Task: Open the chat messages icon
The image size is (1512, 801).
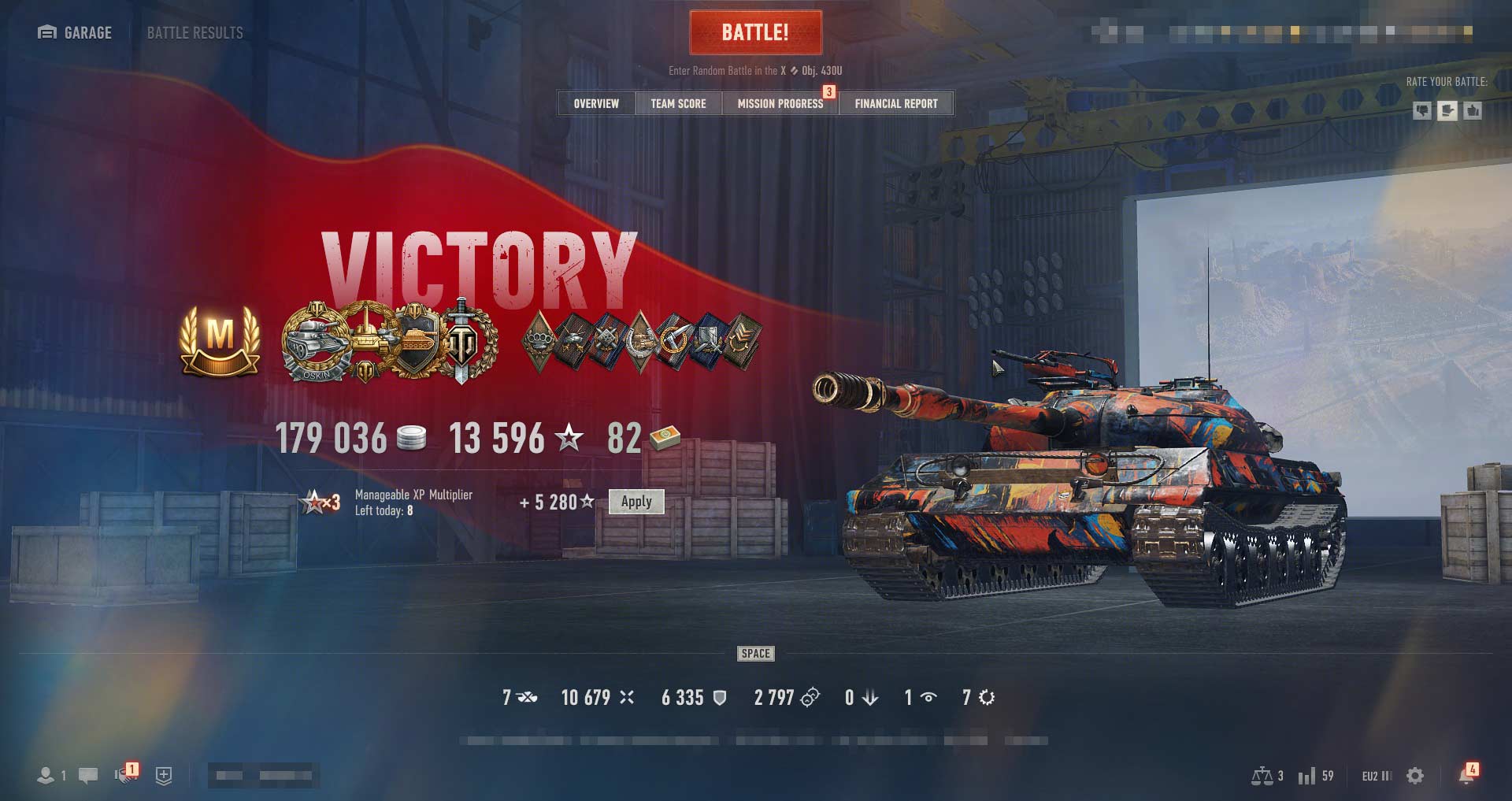Action: coord(87,775)
